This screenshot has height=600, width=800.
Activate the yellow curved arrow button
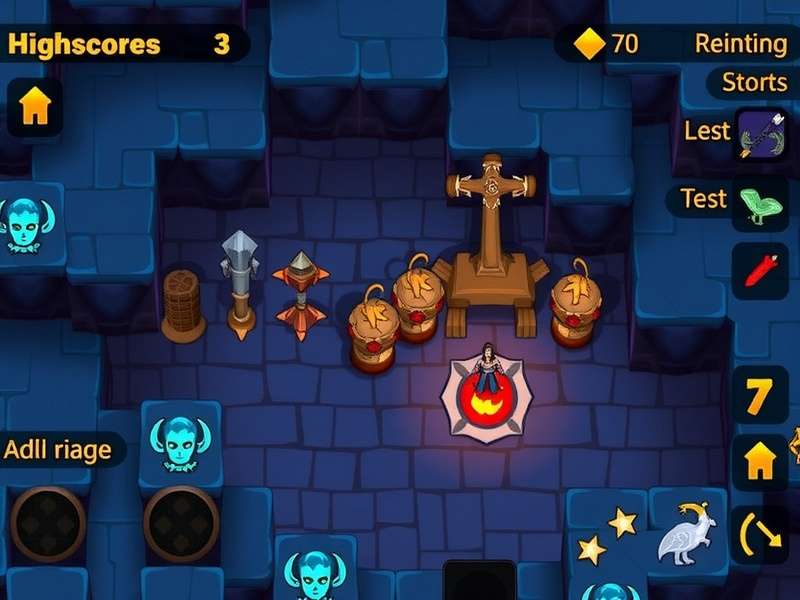point(761,533)
